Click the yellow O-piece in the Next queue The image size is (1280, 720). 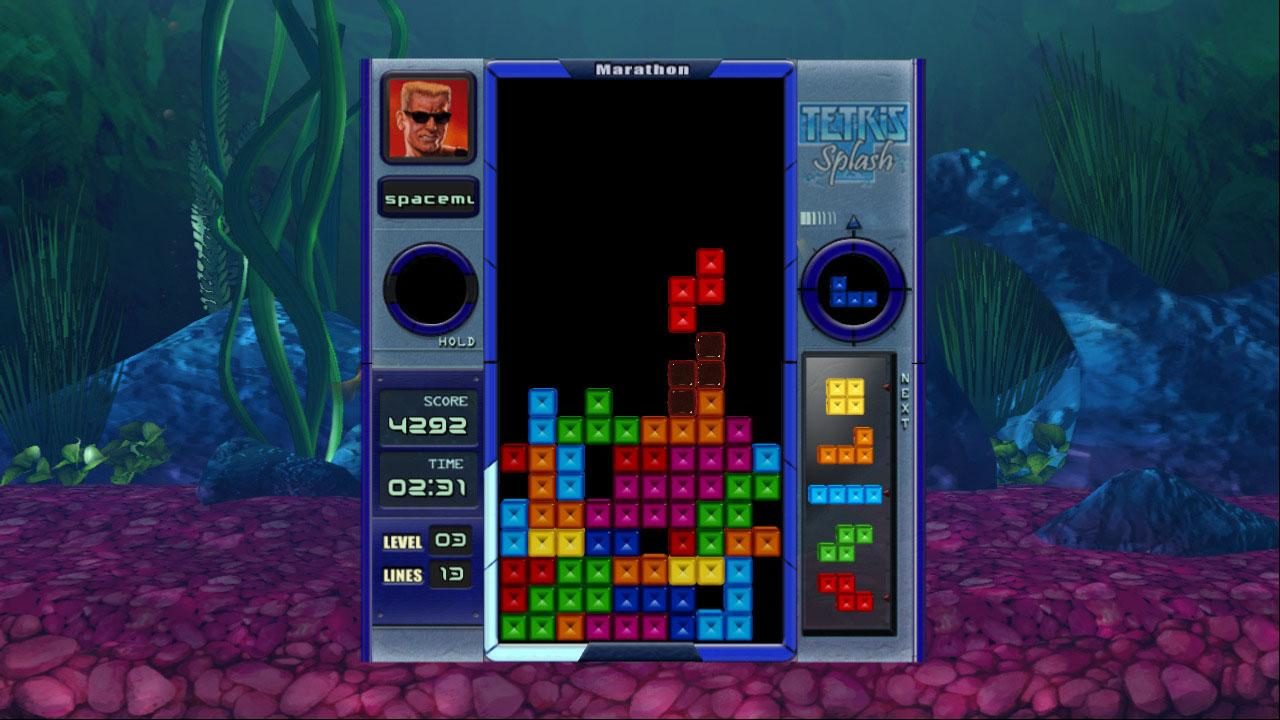point(845,398)
